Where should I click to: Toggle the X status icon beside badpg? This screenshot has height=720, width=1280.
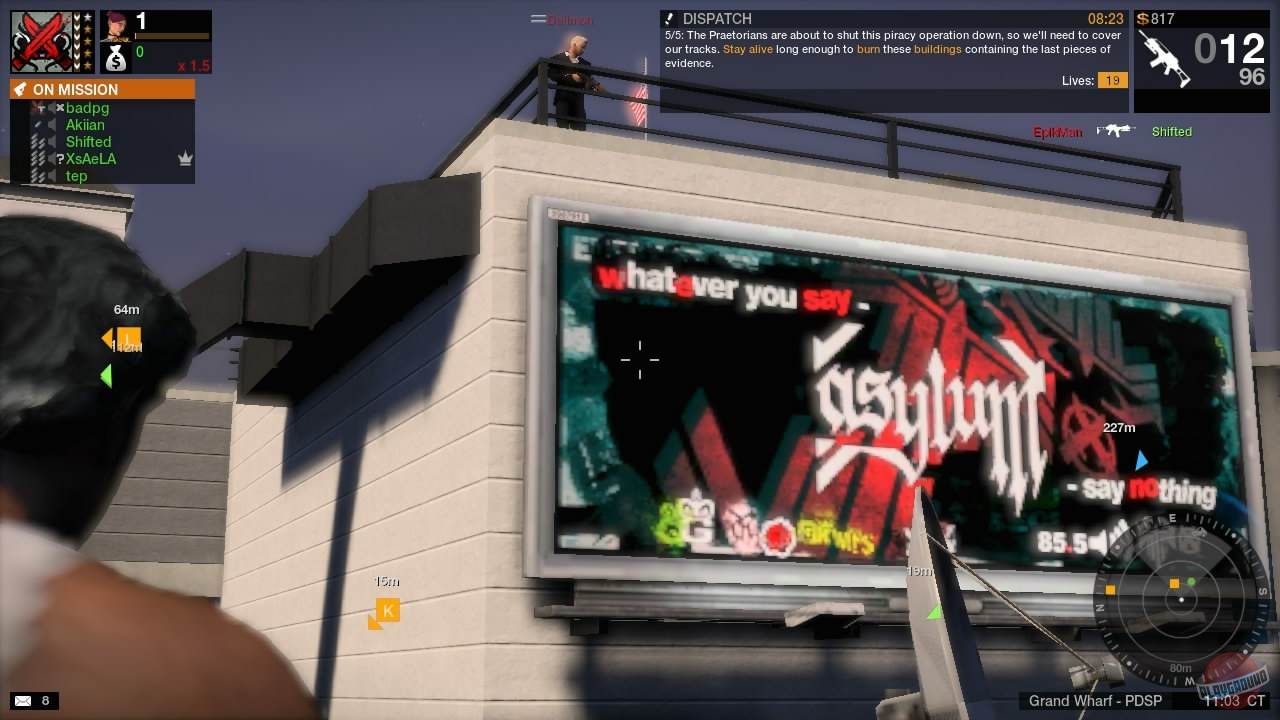(x=60, y=105)
